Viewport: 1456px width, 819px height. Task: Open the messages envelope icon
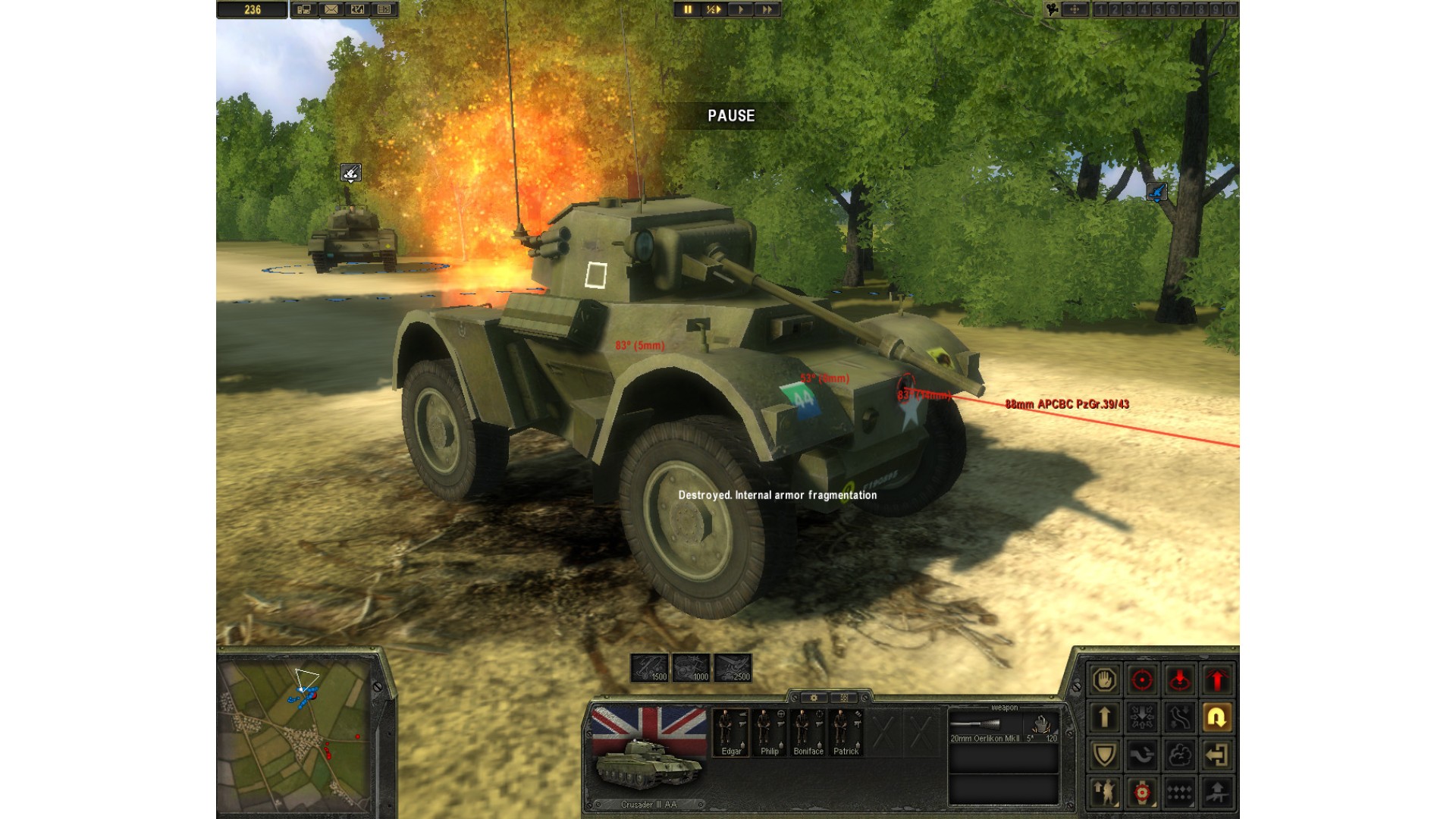331,10
